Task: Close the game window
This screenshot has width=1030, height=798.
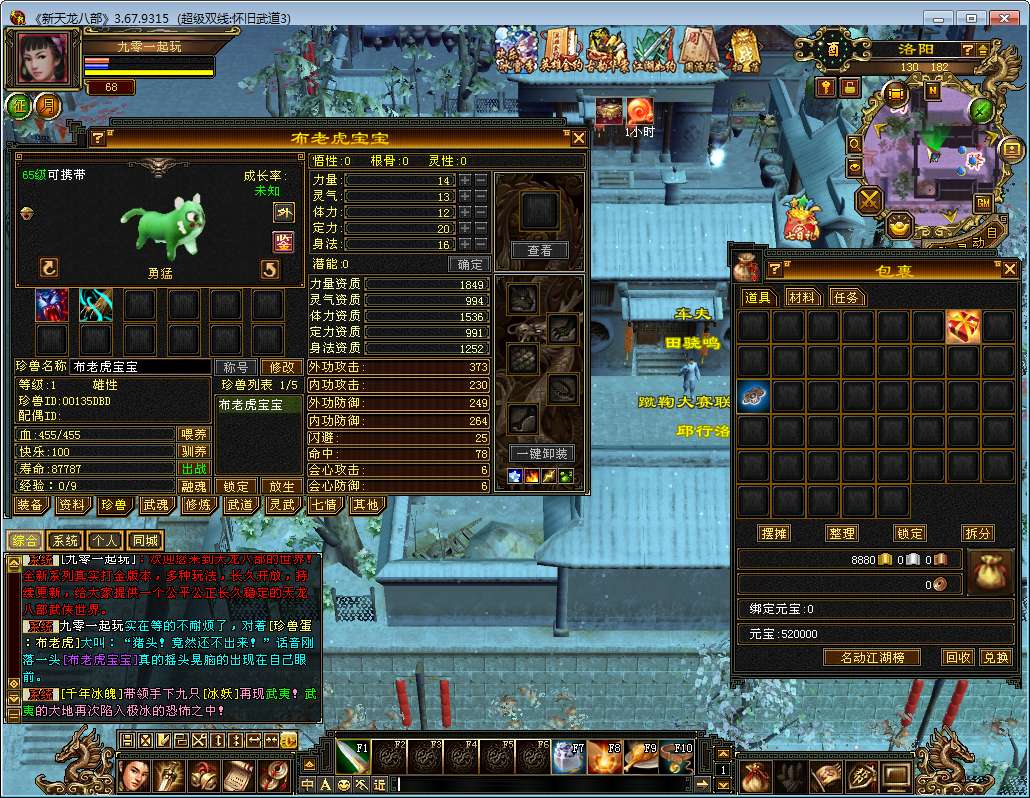Action: point(1004,18)
